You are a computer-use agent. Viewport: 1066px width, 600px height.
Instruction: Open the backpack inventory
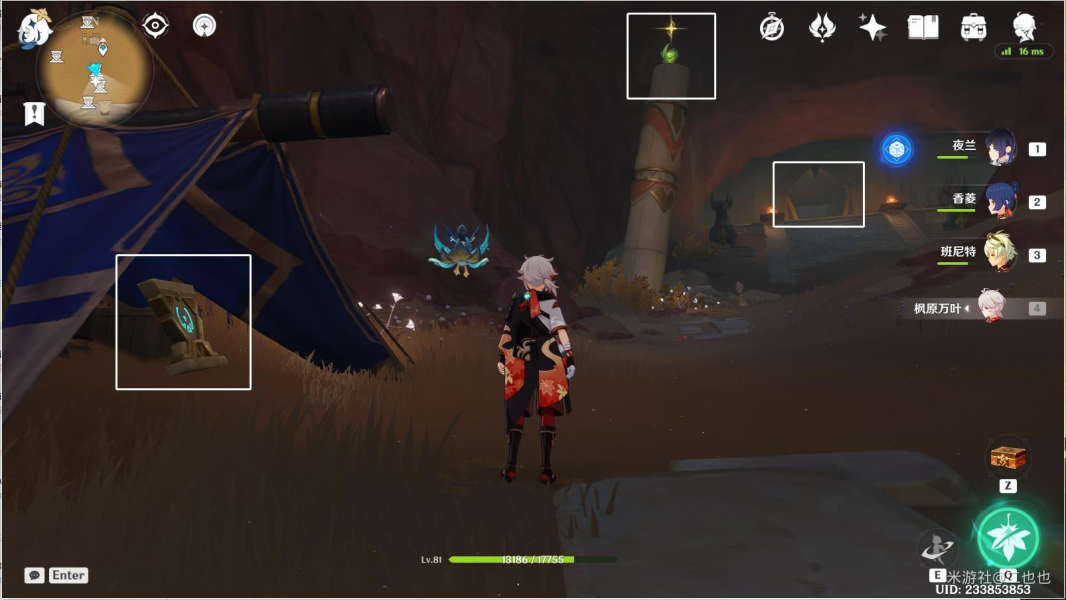click(x=974, y=28)
